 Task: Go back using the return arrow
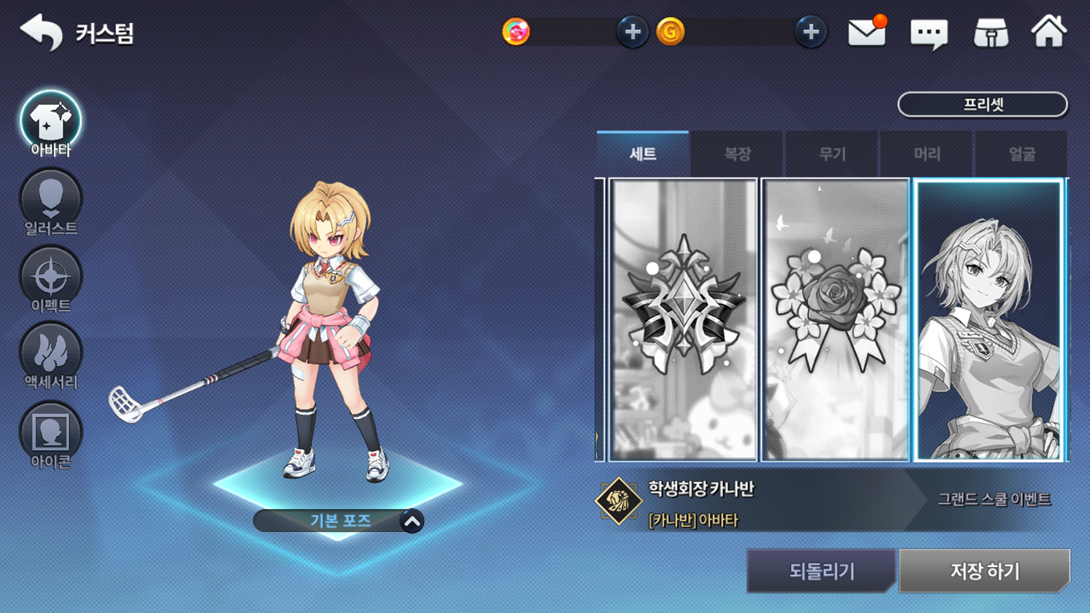pyautogui.click(x=41, y=32)
